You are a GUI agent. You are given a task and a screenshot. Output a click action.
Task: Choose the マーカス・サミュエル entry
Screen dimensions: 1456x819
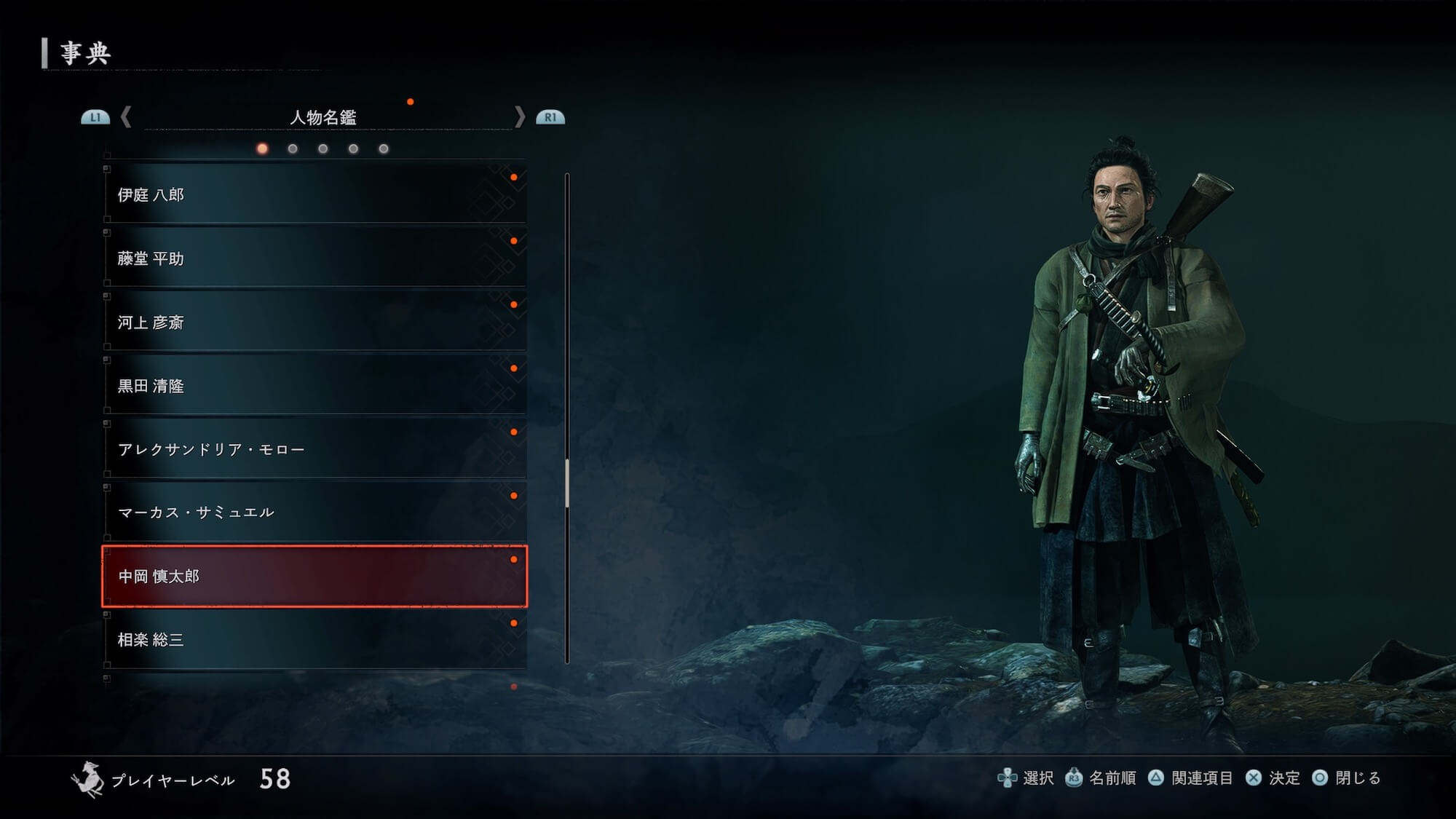point(314,513)
